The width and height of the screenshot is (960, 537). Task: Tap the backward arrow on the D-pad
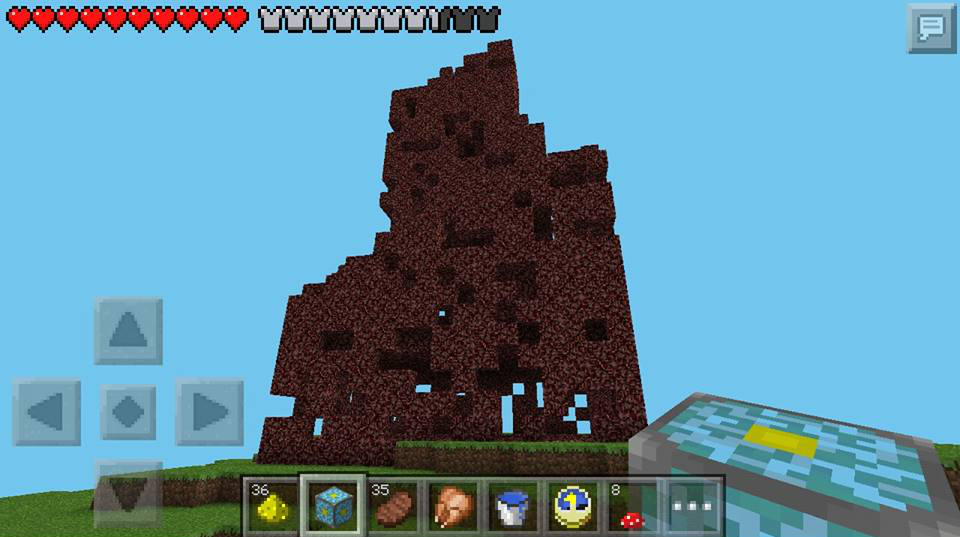coord(128,490)
